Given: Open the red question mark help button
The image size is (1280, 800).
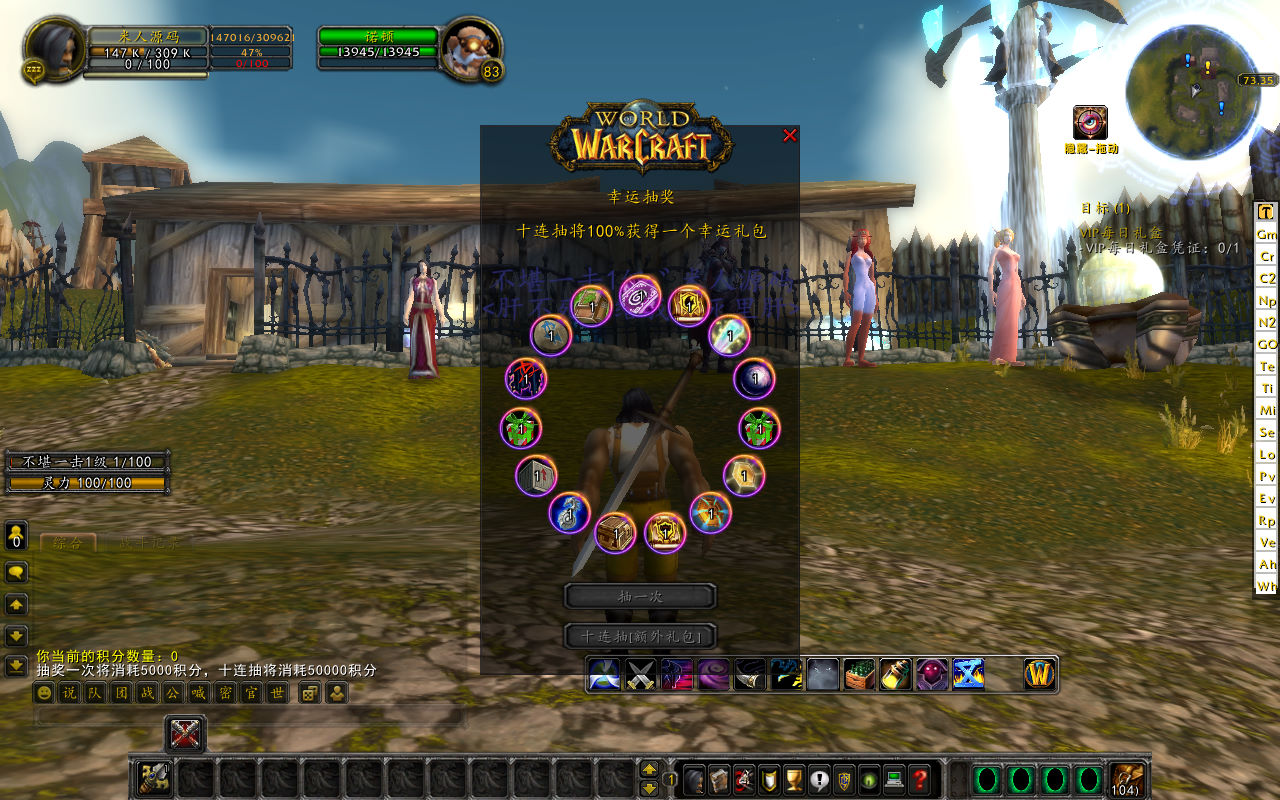Looking at the screenshot, I should pyautogui.click(x=921, y=778).
